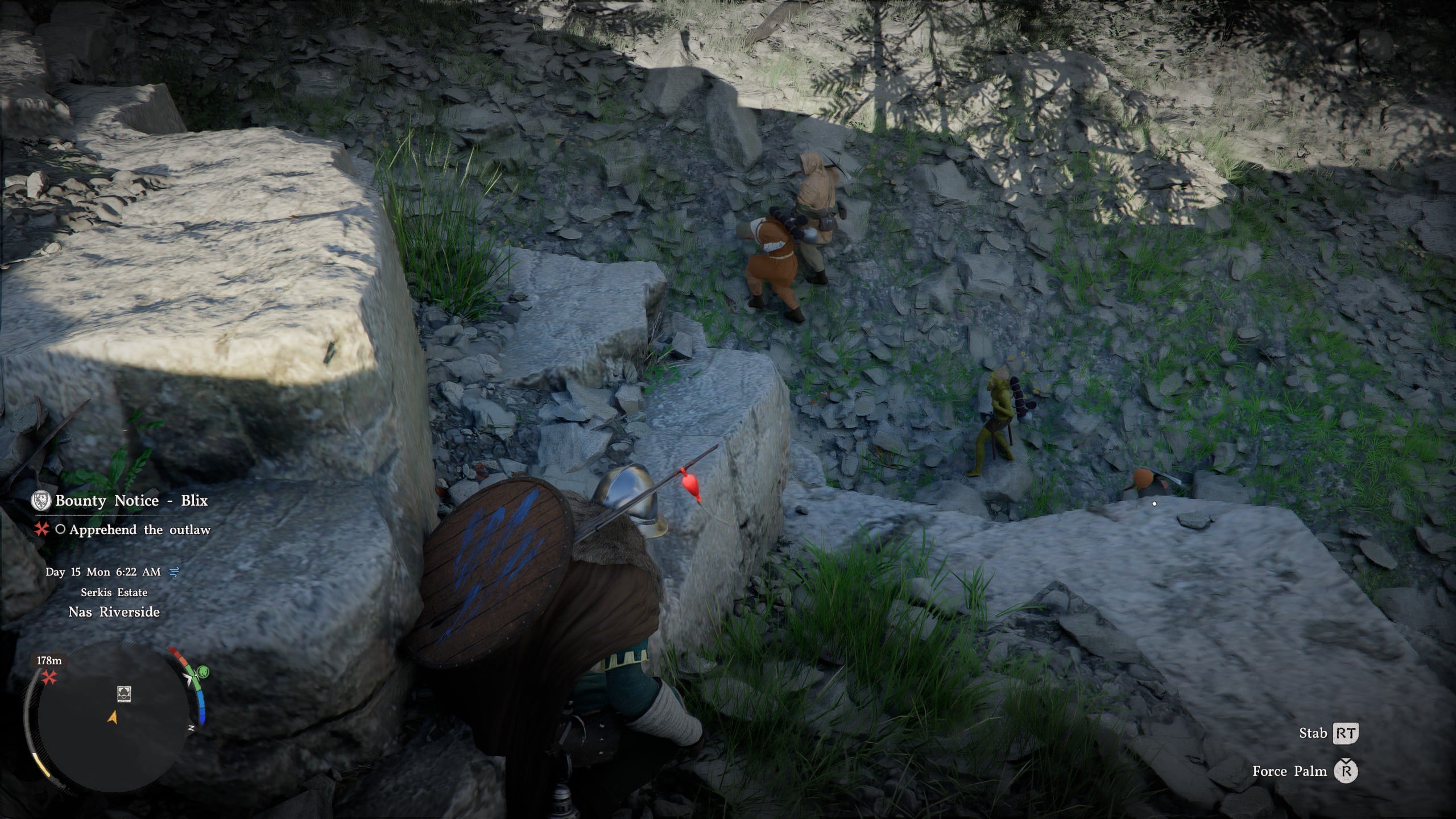Click the Bounty Notice quest emblem icon
The height and width of the screenshot is (819, 1456).
tap(42, 500)
